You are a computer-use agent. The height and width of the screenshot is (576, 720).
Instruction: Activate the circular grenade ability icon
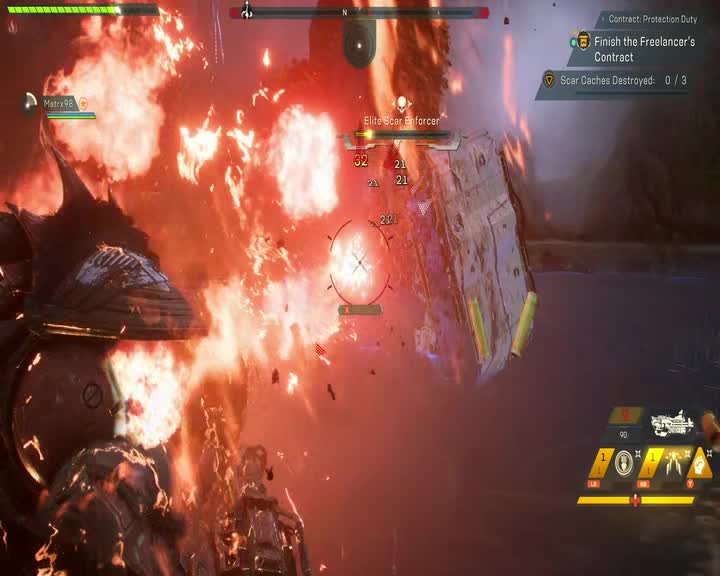pyautogui.click(x=623, y=463)
